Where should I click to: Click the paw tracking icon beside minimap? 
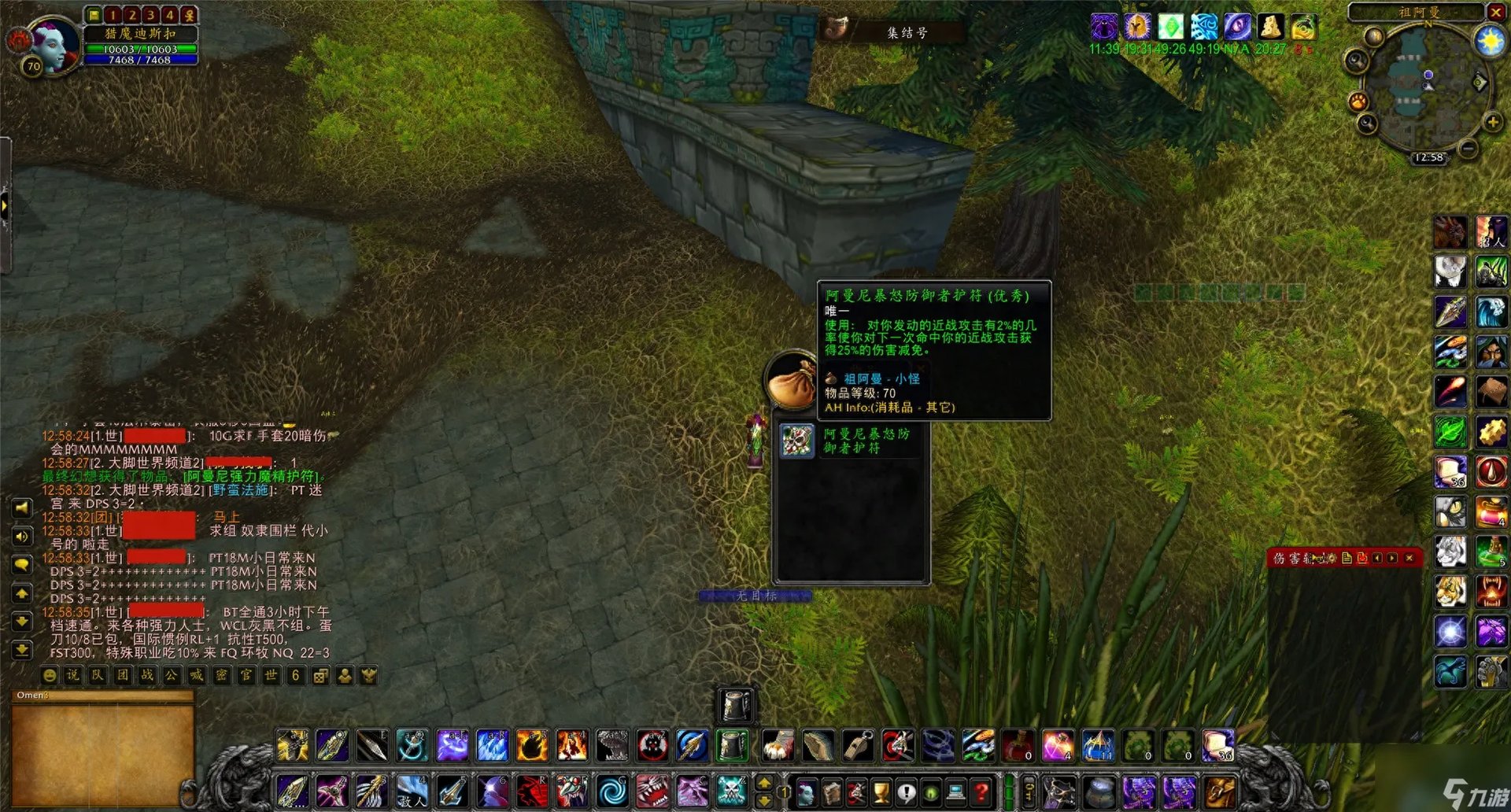[x=1358, y=101]
